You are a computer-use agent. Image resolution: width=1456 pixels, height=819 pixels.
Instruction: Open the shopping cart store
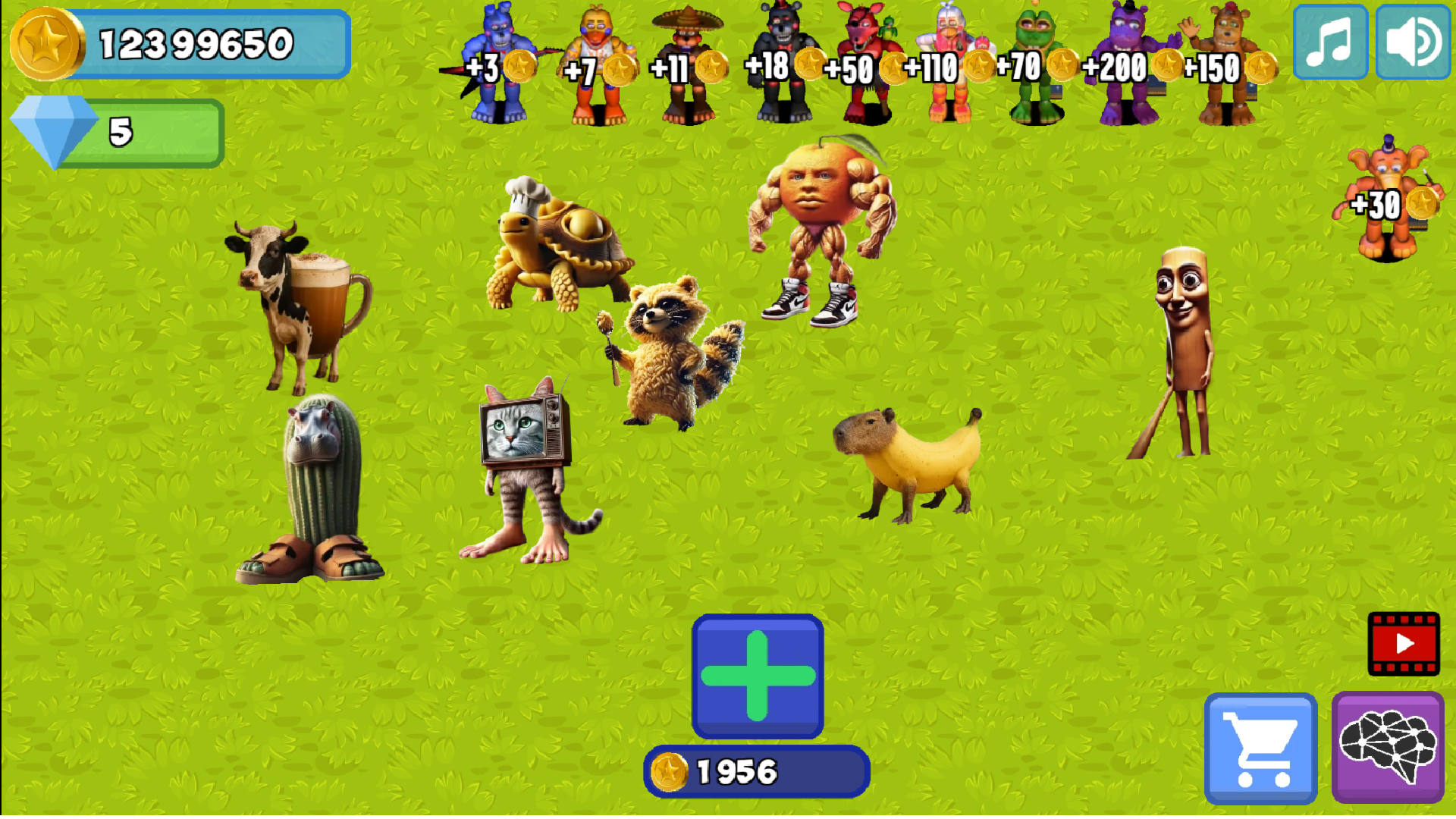tap(1260, 748)
